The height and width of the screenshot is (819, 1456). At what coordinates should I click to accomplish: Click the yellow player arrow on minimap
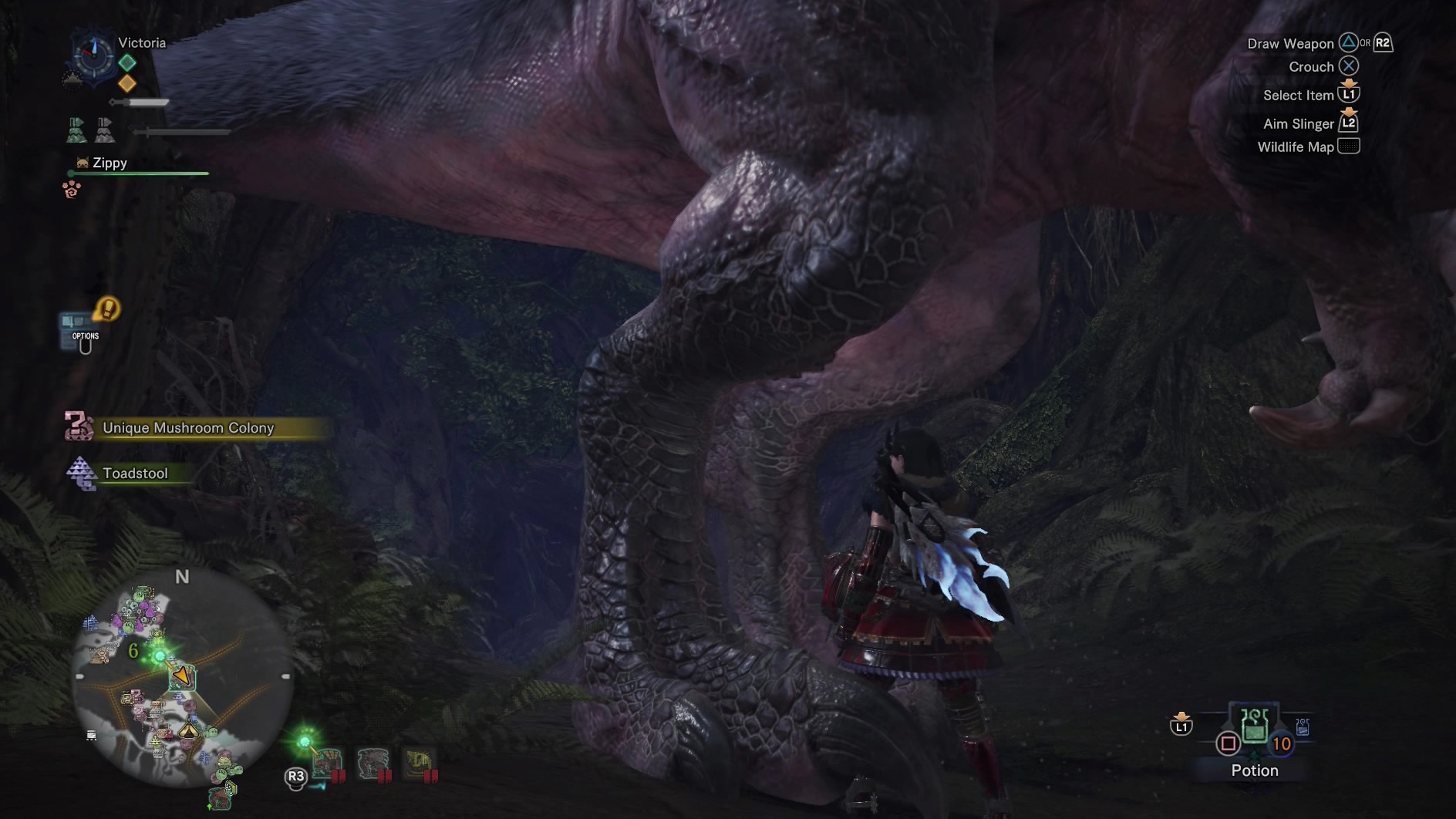pyautogui.click(x=181, y=676)
